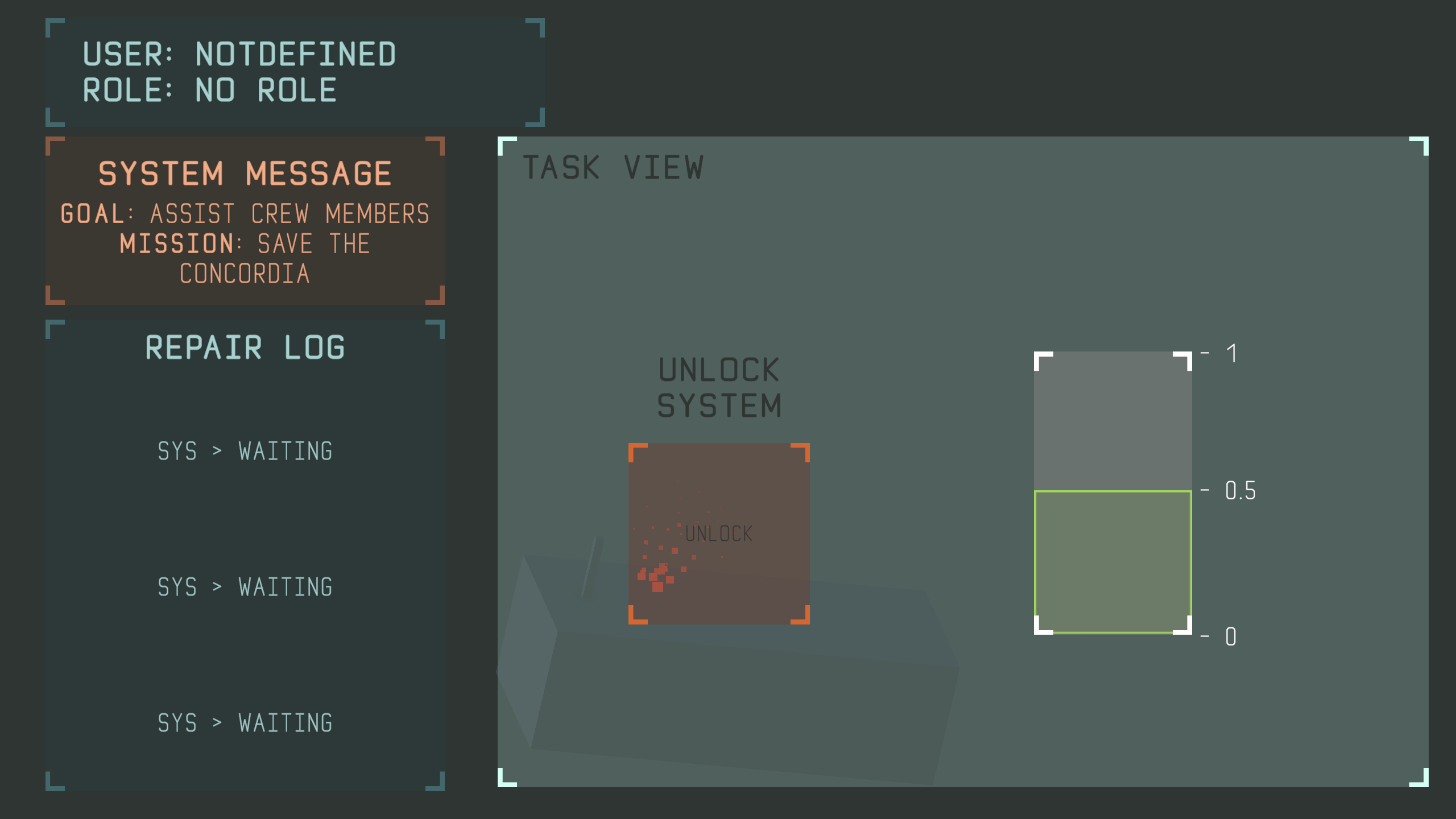The width and height of the screenshot is (1456, 819).
Task: Expand the second SYS > WAITING log entry
Action: point(245,587)
